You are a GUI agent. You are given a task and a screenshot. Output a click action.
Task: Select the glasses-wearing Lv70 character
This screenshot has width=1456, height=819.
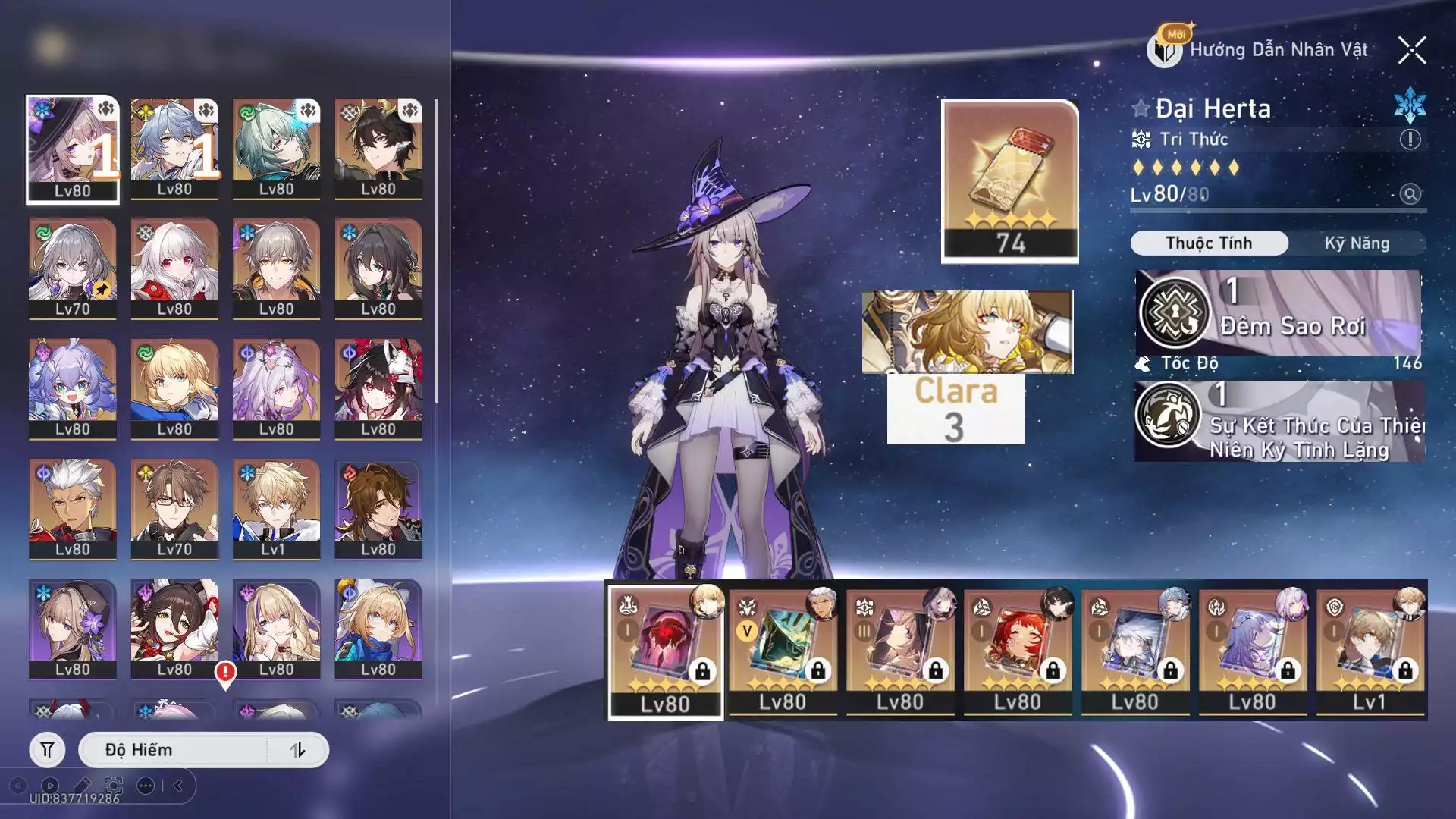(174, 509)
